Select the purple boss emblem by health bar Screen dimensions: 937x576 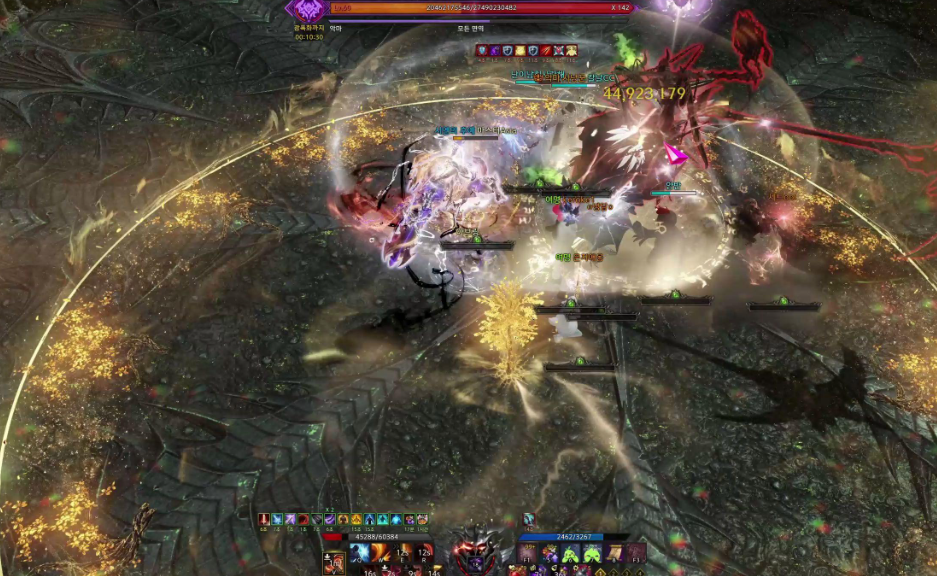(304, 9)
